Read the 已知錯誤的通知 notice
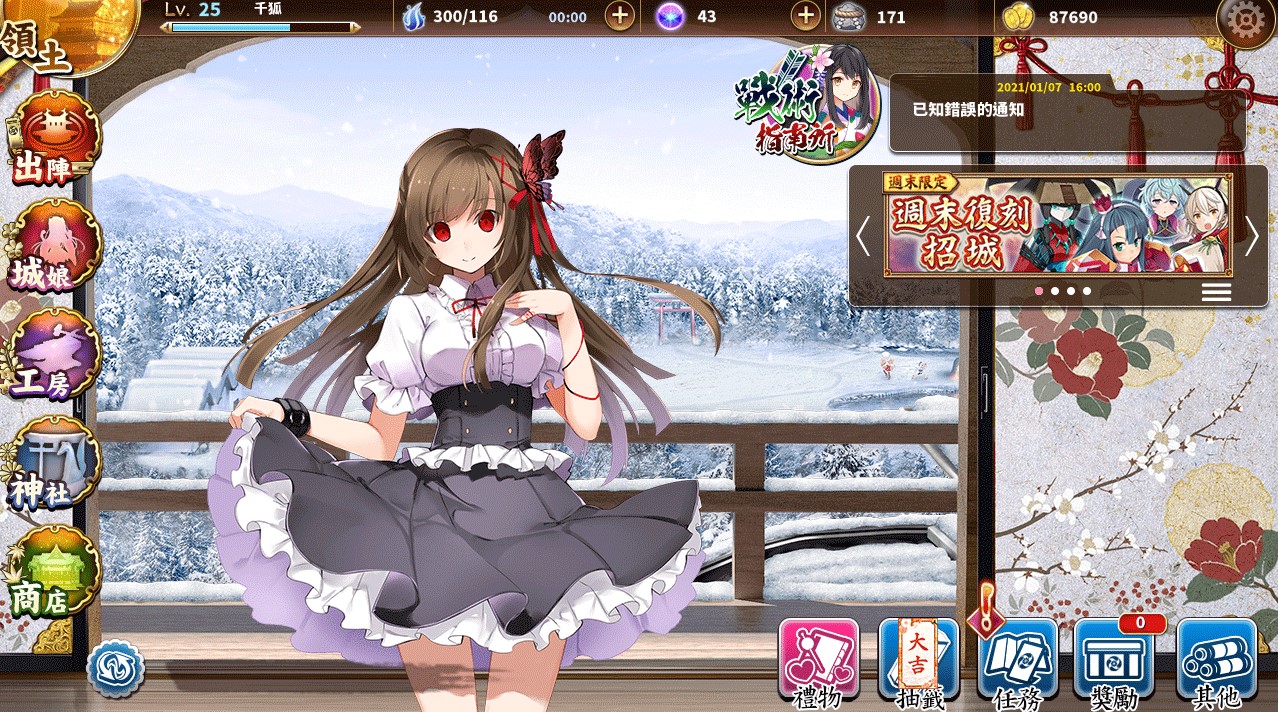The image size is (1278, 712). point(1065,110)
